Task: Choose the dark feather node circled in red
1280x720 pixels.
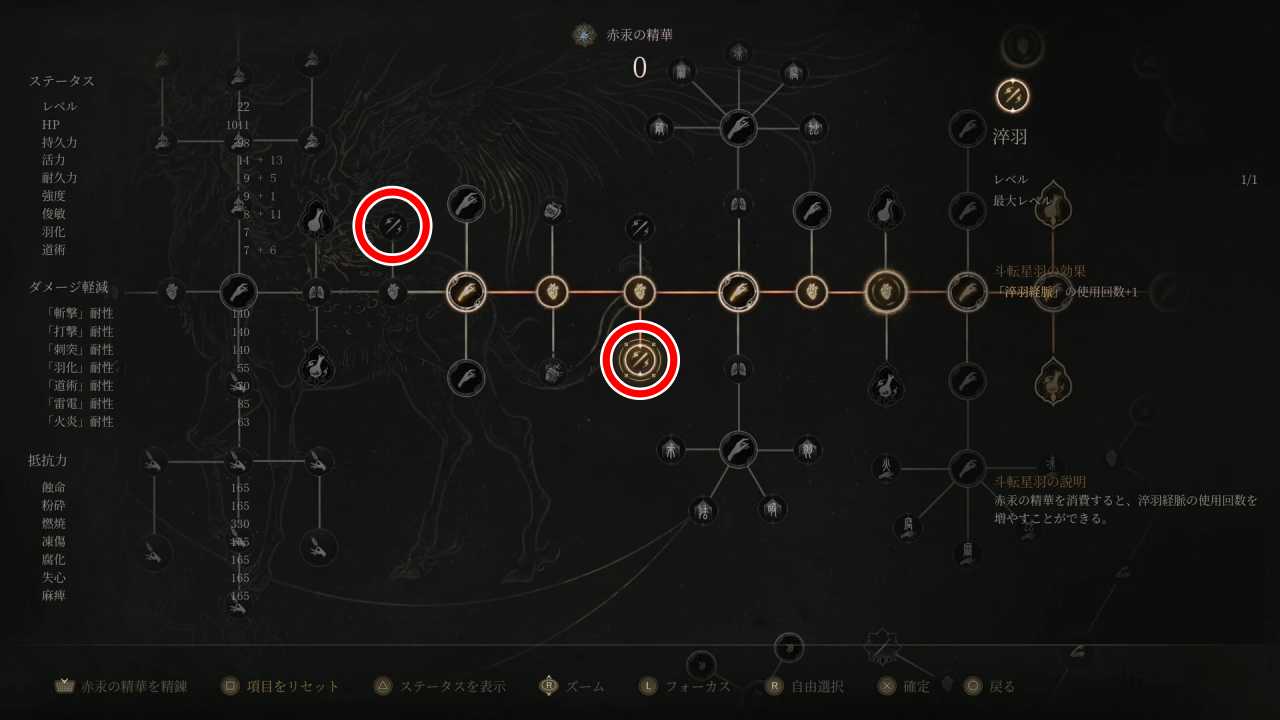Action: click(392, 225)
